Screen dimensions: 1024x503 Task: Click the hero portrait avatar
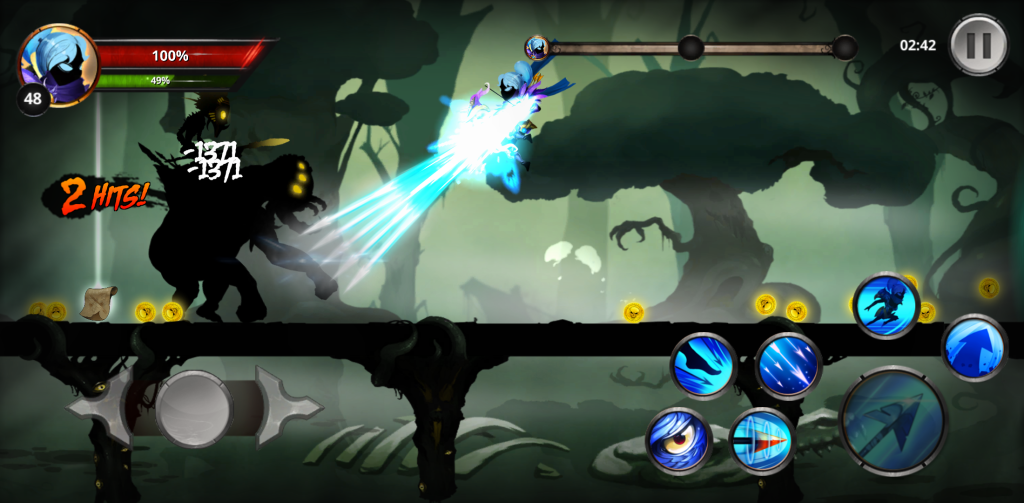tap(58, 62)
